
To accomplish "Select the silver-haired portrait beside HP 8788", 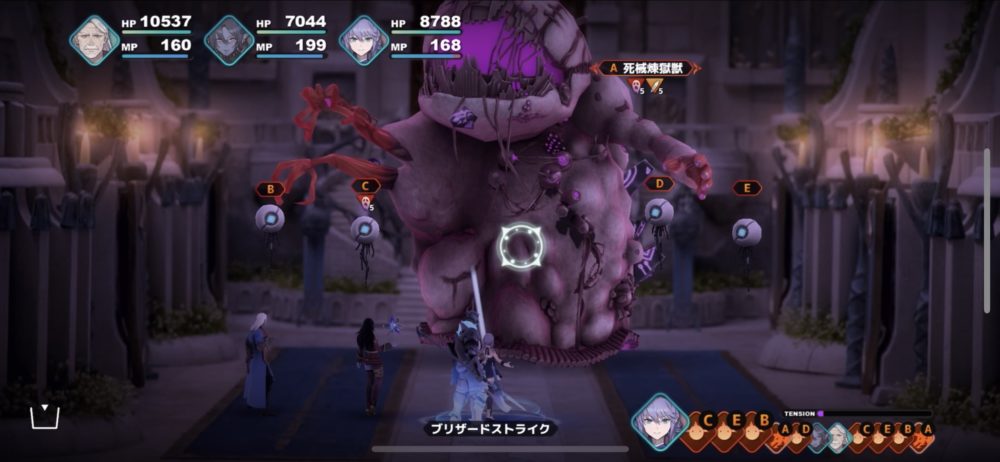I will pyautogui.click(x=363, y=40).
